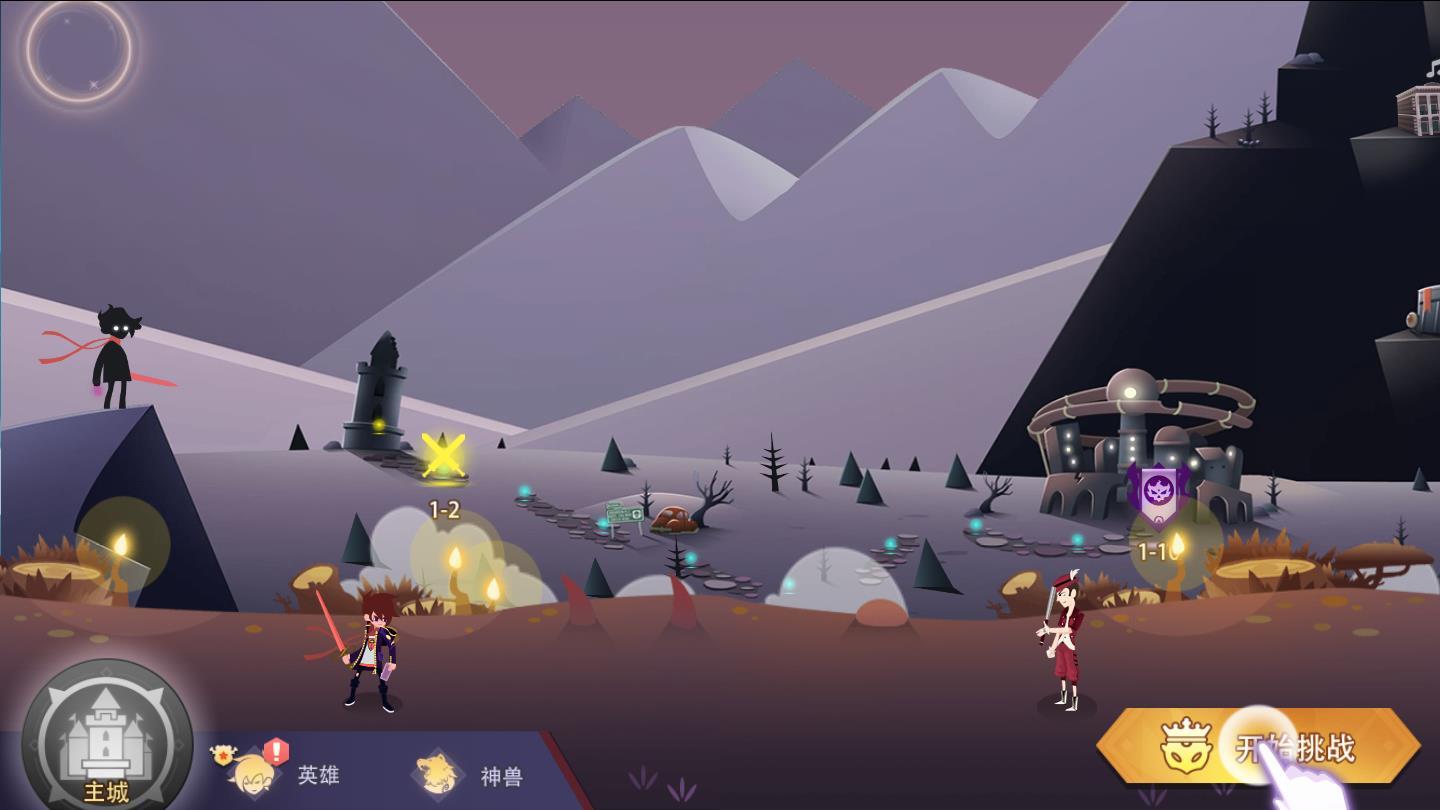
Task: Select stage 1-2 crossed-swords marker
Action: [x=443, y=457]
